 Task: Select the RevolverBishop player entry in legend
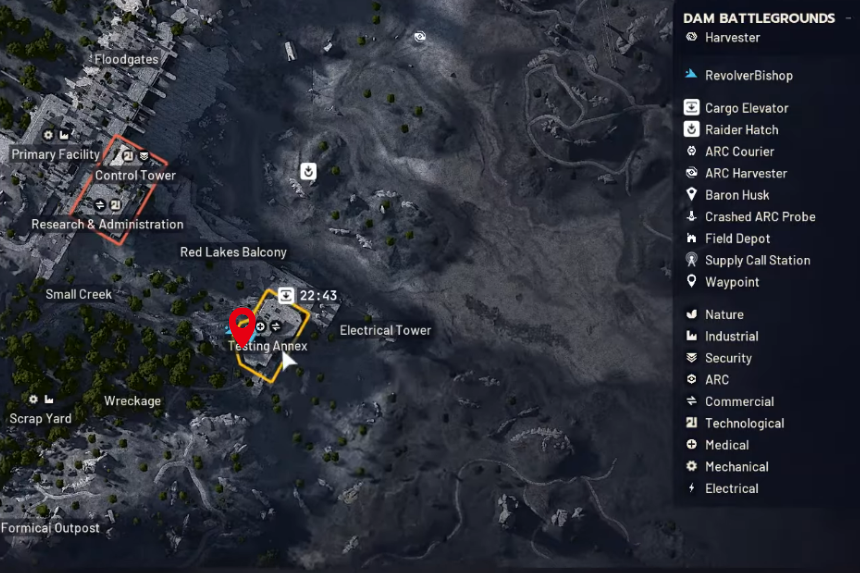click(x=748, y=75)
